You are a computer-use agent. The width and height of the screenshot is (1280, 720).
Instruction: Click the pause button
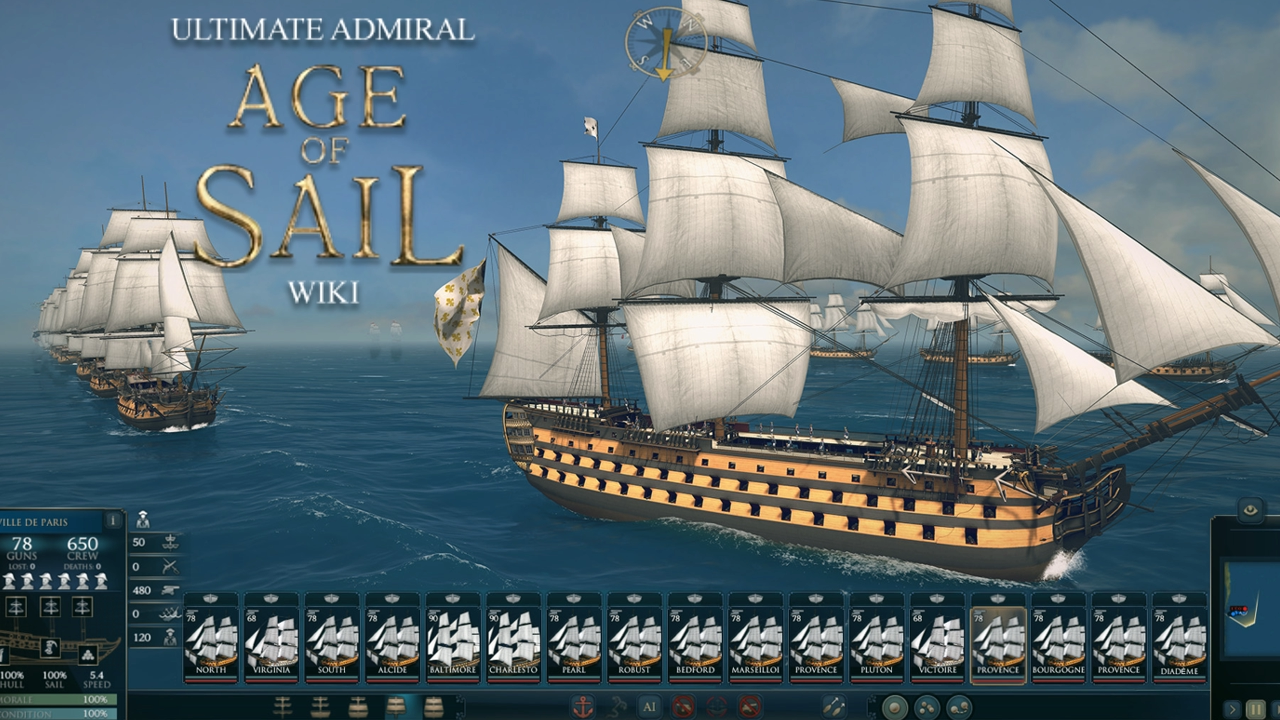tap(1255, 708)
